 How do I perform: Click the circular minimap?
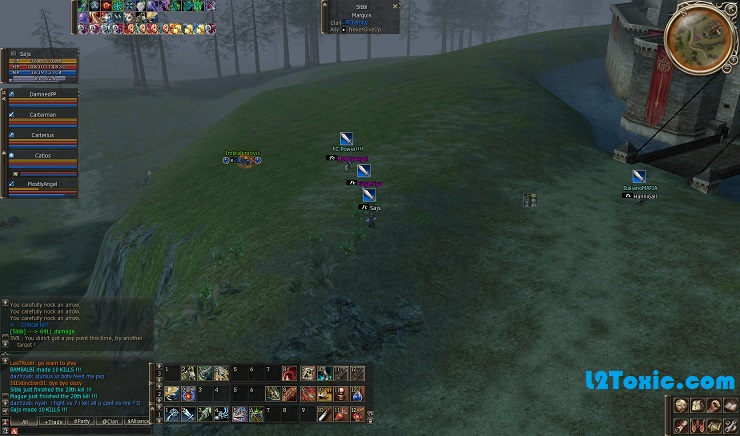[x=700, y=39]
